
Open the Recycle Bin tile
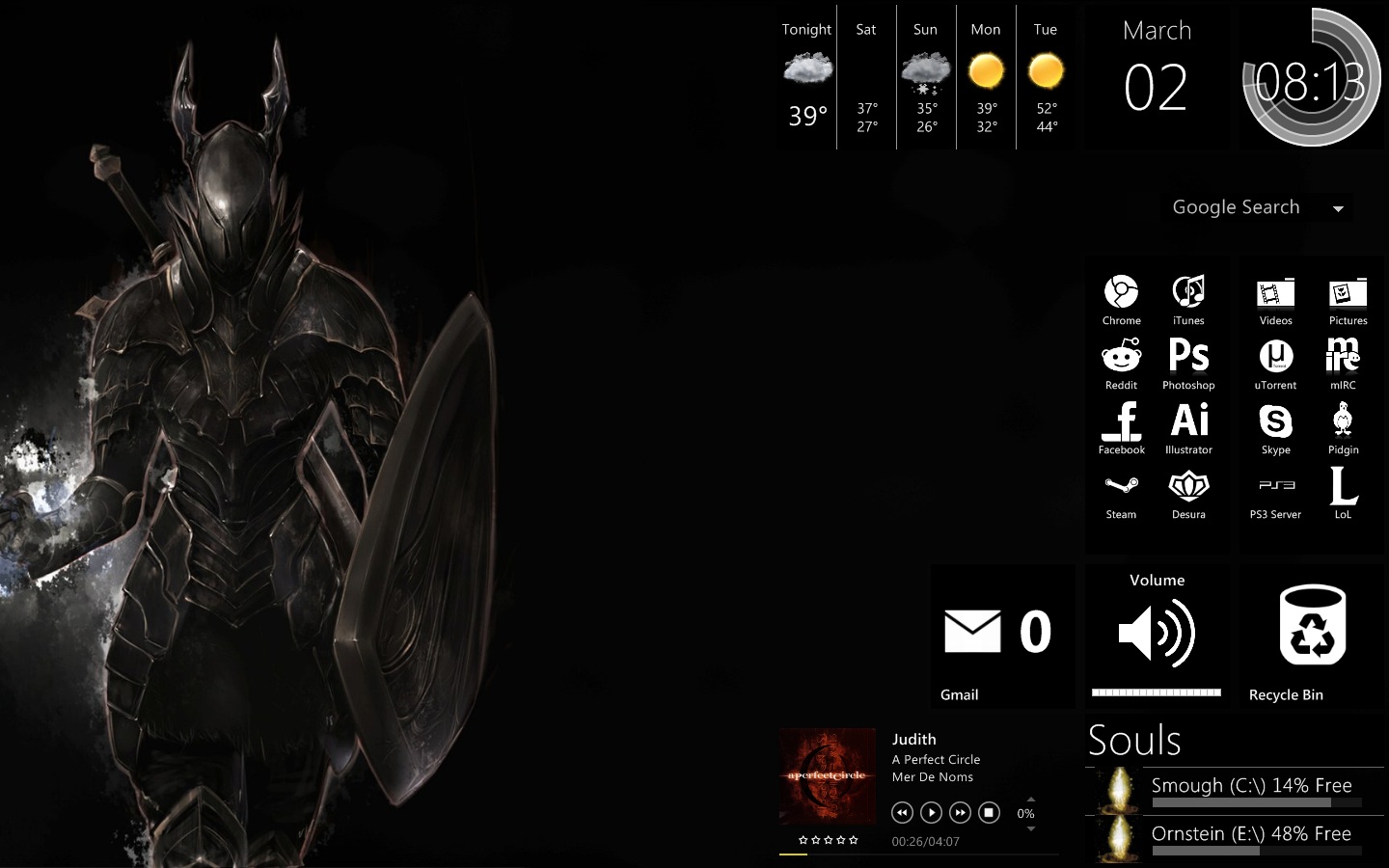click(x=1312, y=627)
